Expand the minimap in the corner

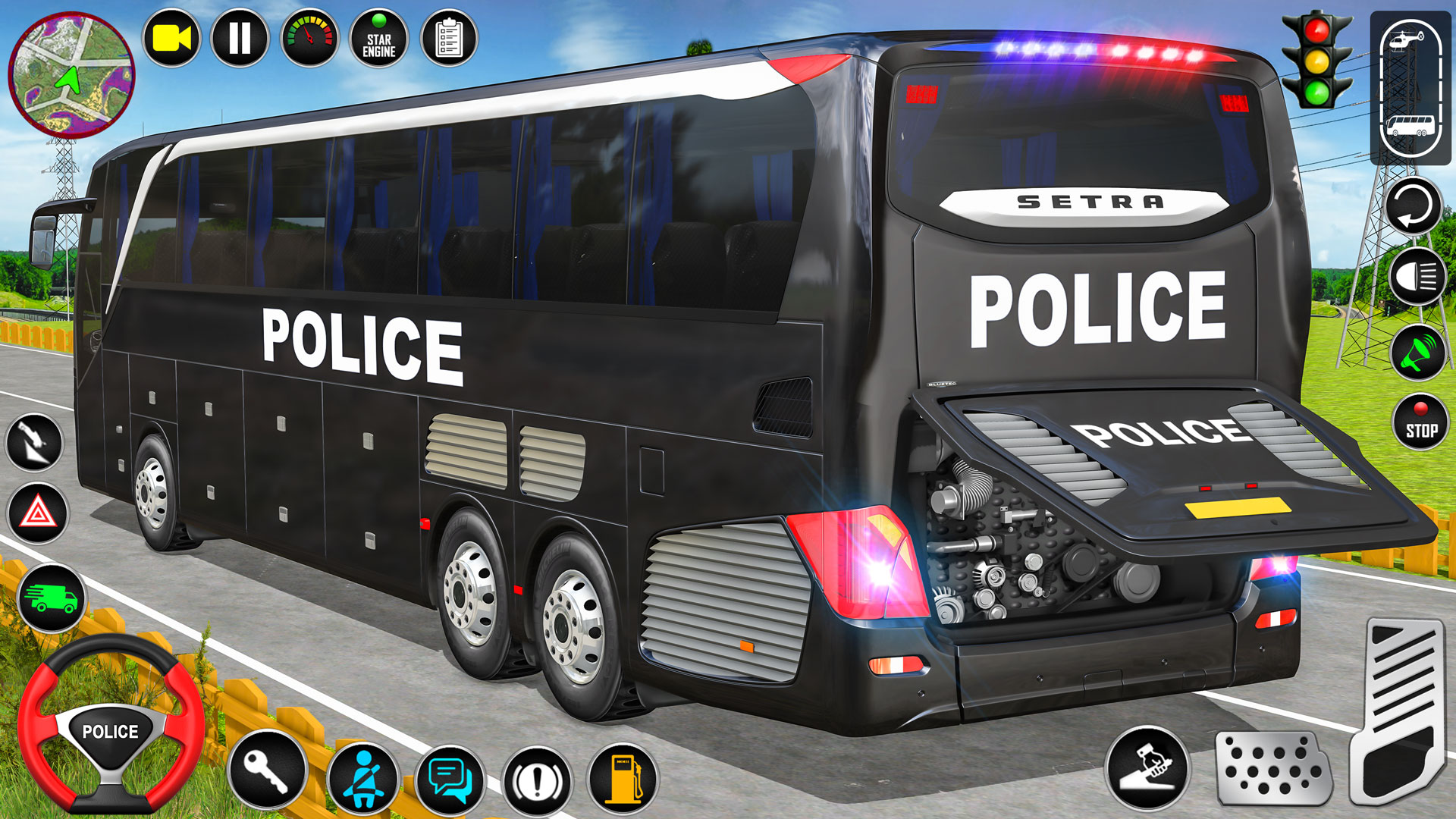point(72,72)
